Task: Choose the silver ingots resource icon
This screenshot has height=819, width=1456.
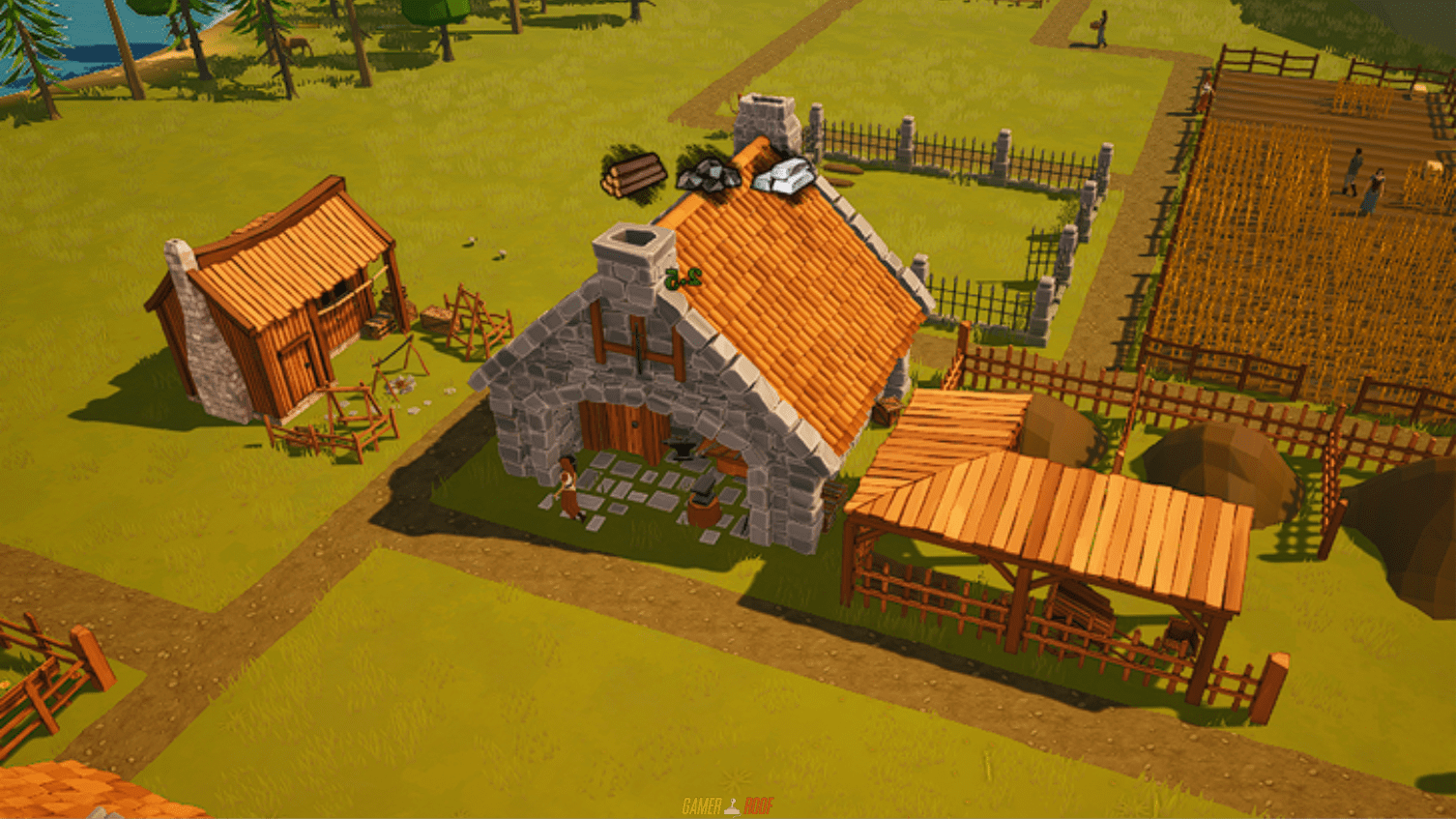Action: coord(784,176)
